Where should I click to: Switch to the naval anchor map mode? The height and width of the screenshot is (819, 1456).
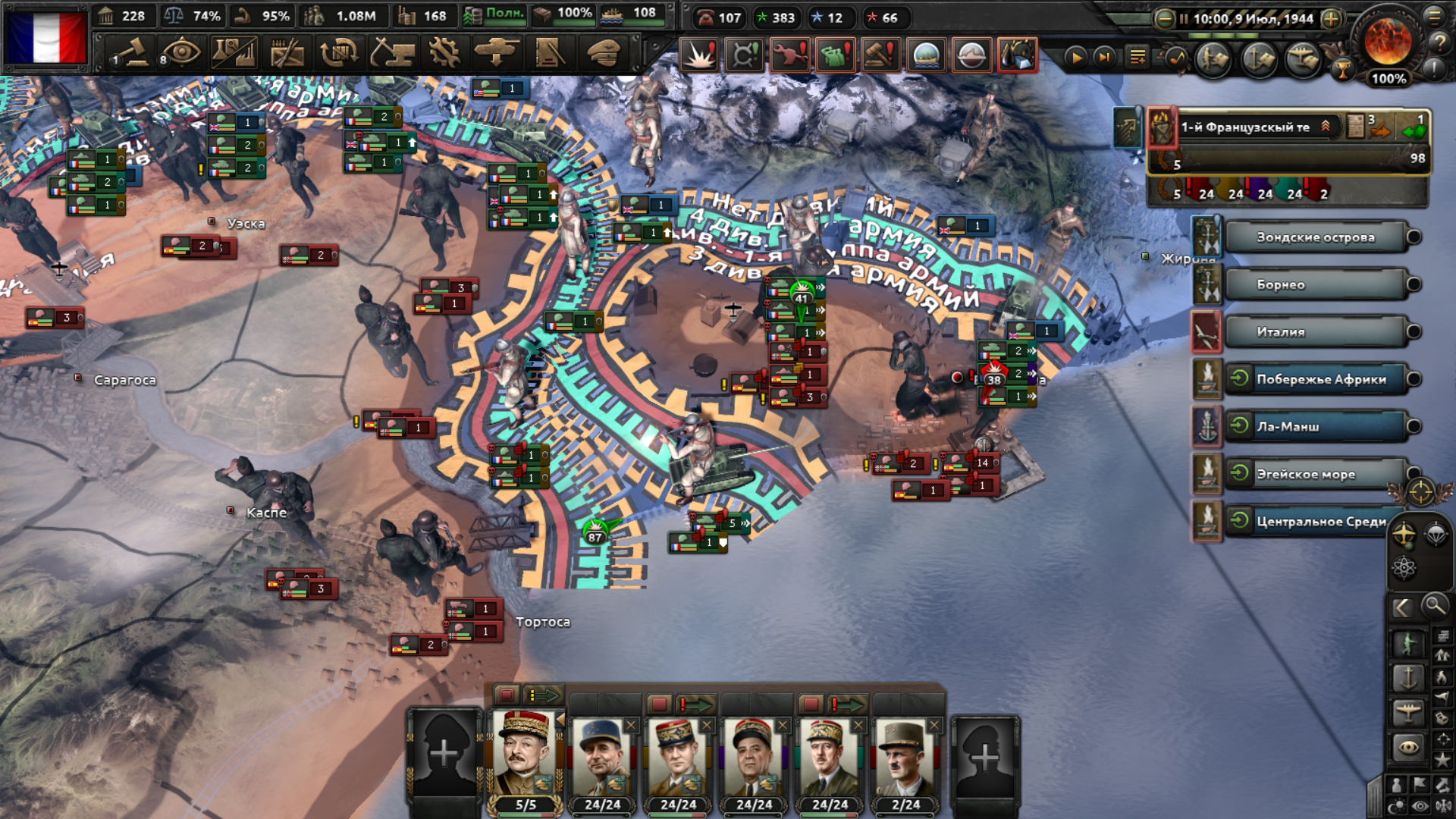click(1408, 677)
